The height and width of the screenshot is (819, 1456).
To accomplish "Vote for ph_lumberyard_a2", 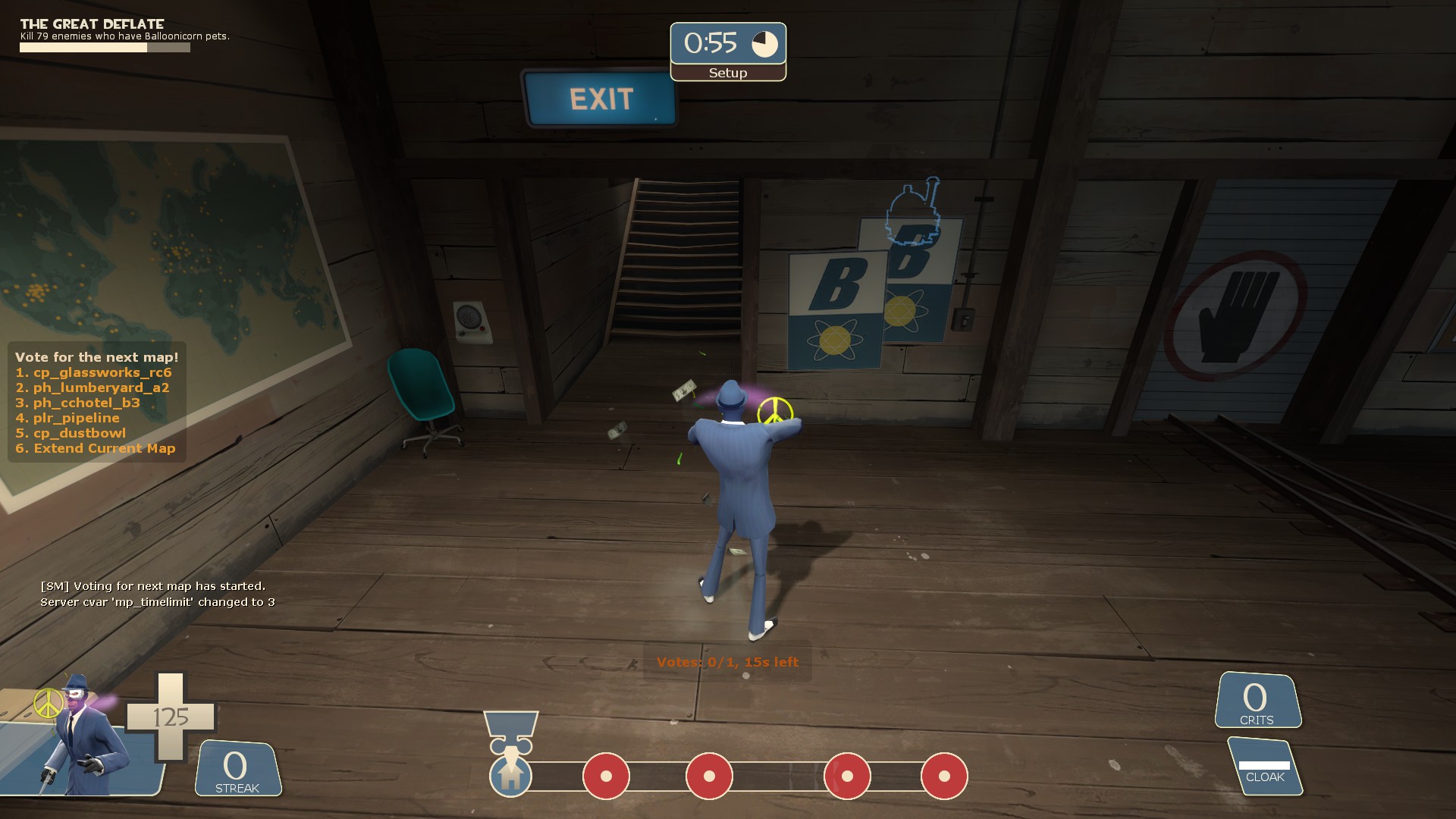I will (x=93, y=388).
